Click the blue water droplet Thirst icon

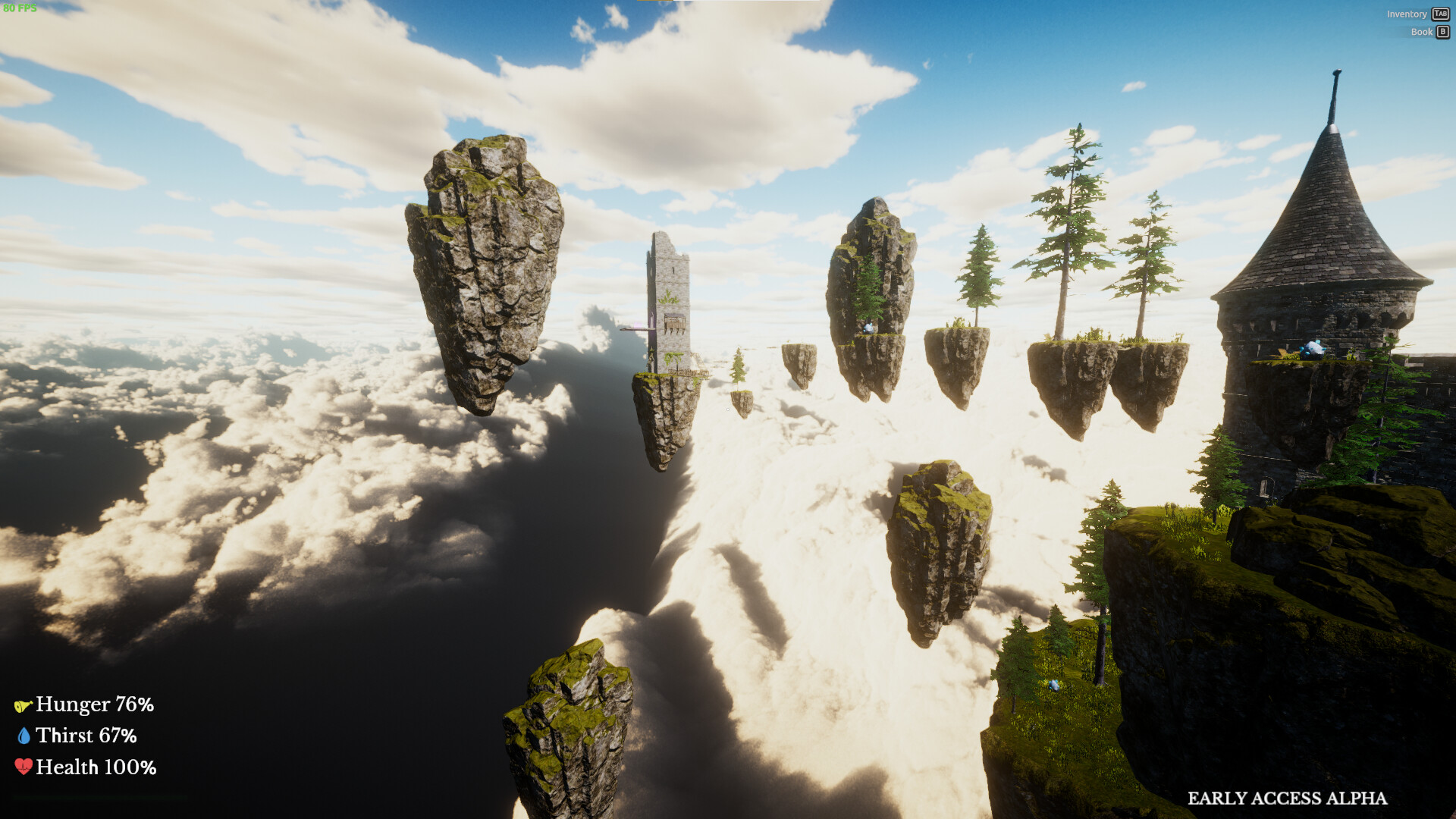click(x=25, y=735)
